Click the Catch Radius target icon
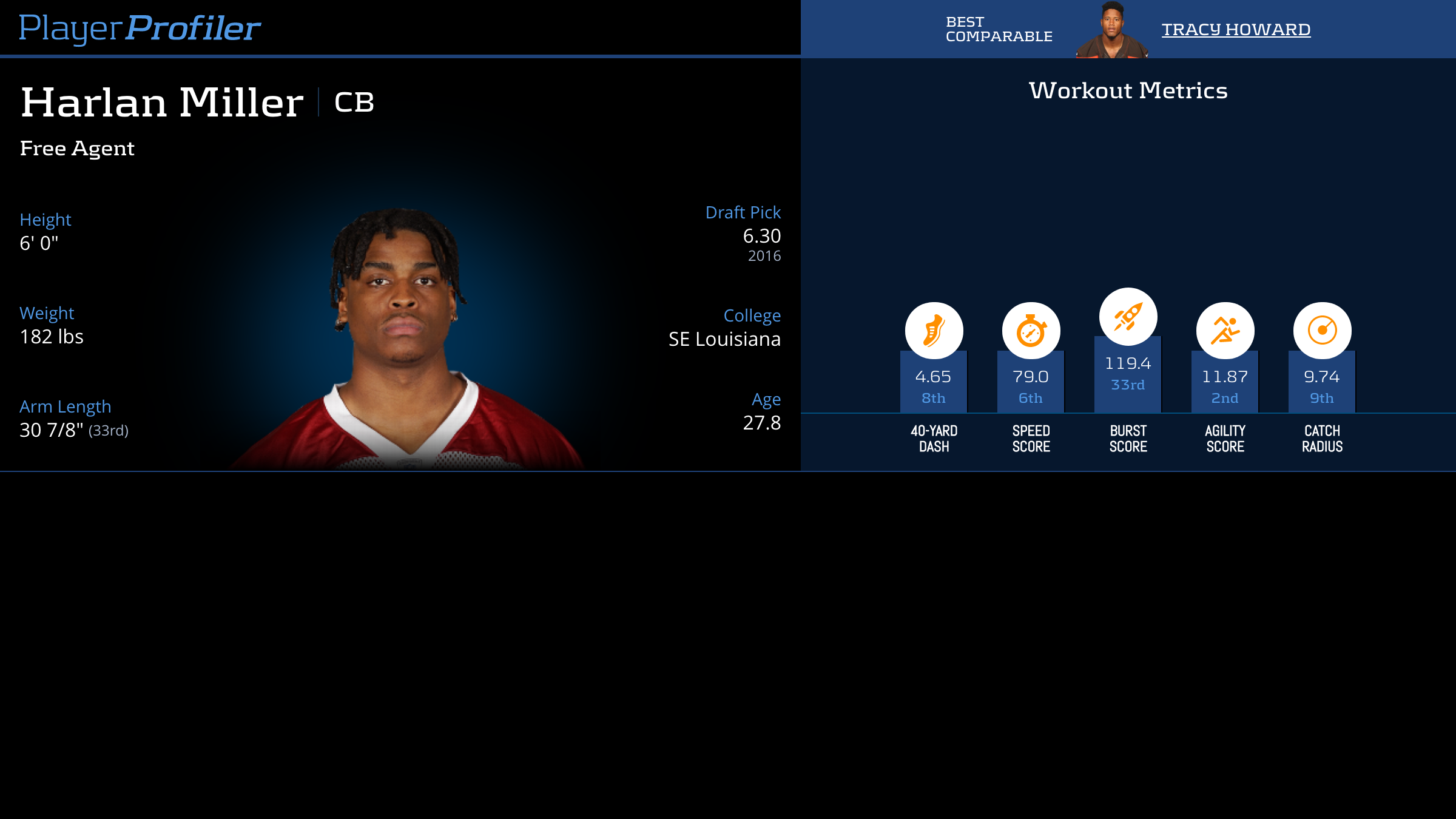1456x819 pixels. (x=1322, y=331)
